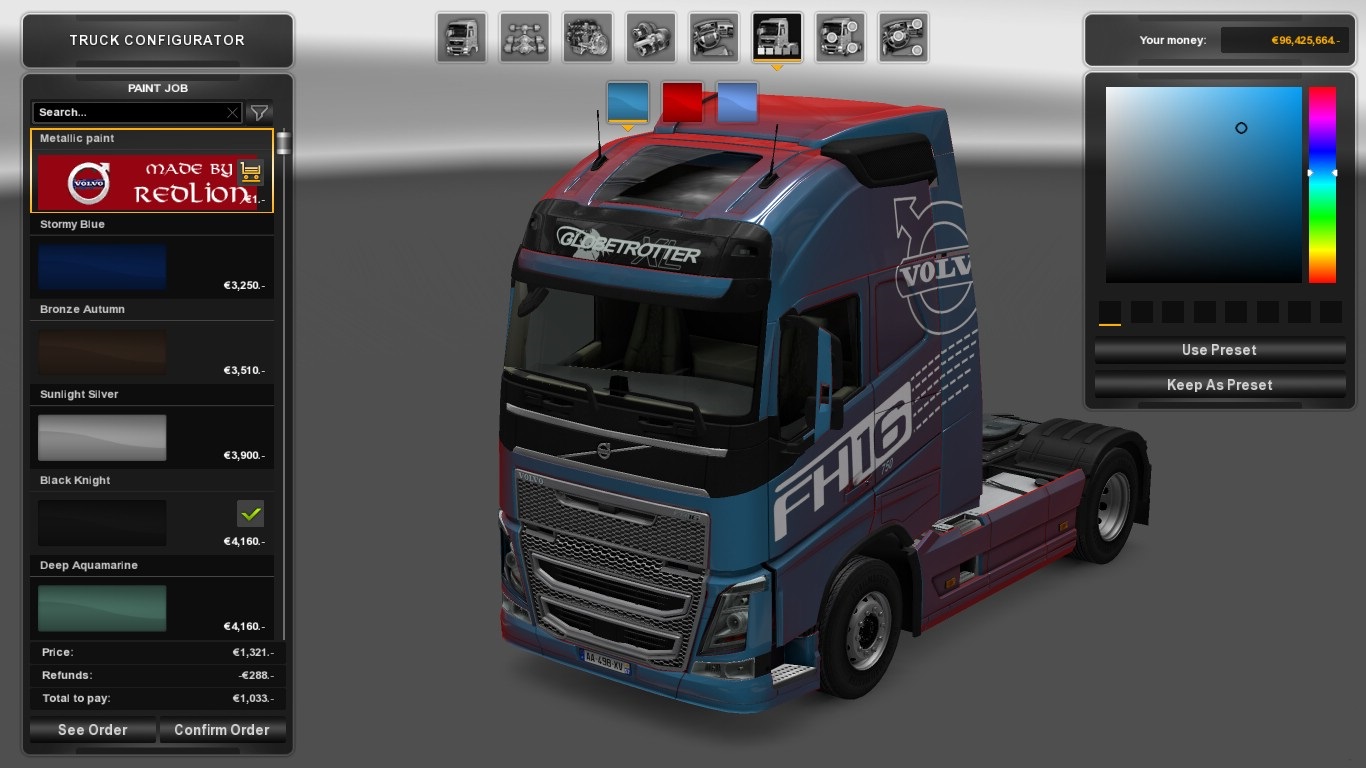Switch to the engine tab
Screen dimensions: 1366x768
click(x=588, y=38)
